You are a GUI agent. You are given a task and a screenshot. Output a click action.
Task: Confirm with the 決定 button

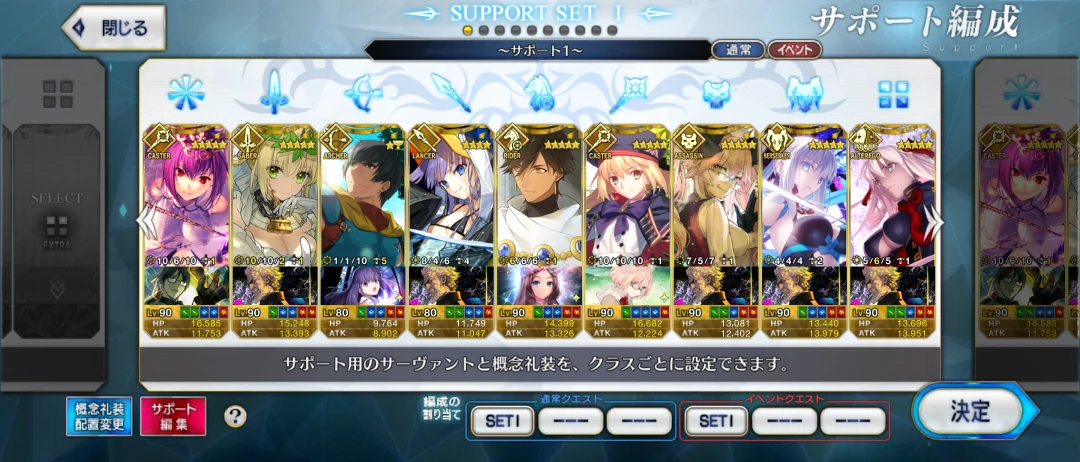pyautogui.click(x=968, y=410)
